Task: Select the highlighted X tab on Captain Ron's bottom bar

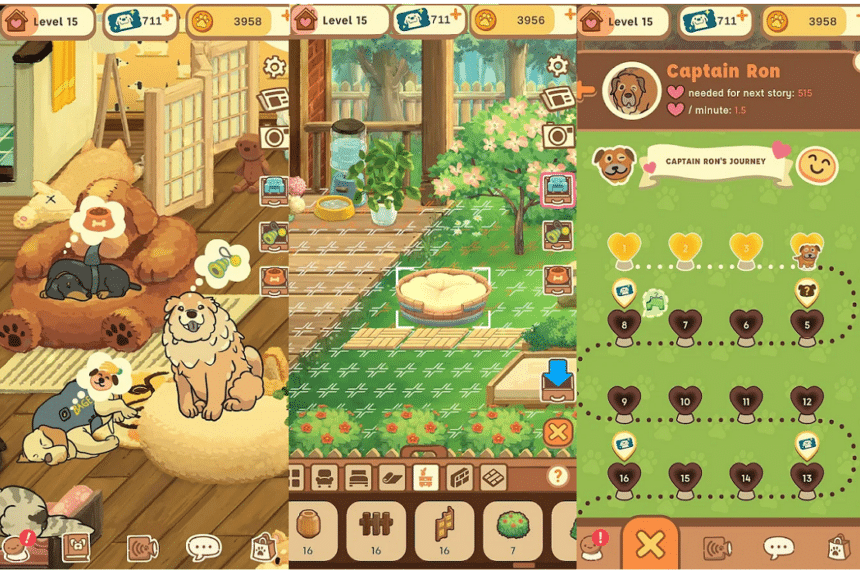Action: [x=650, y=545]
